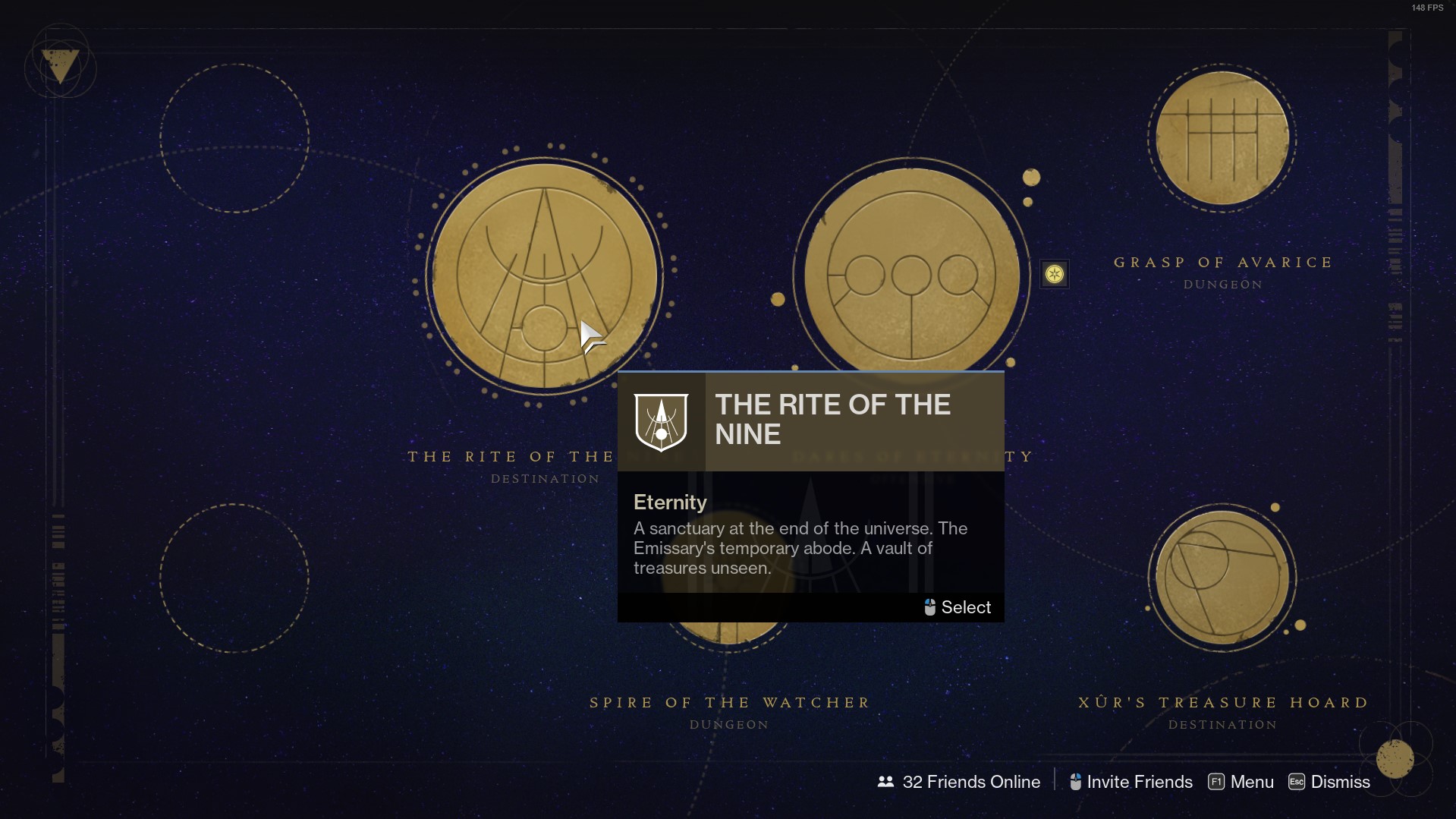
Task: Click the triangle emblem in the top-left corner
Action: (x=60, y=65)
